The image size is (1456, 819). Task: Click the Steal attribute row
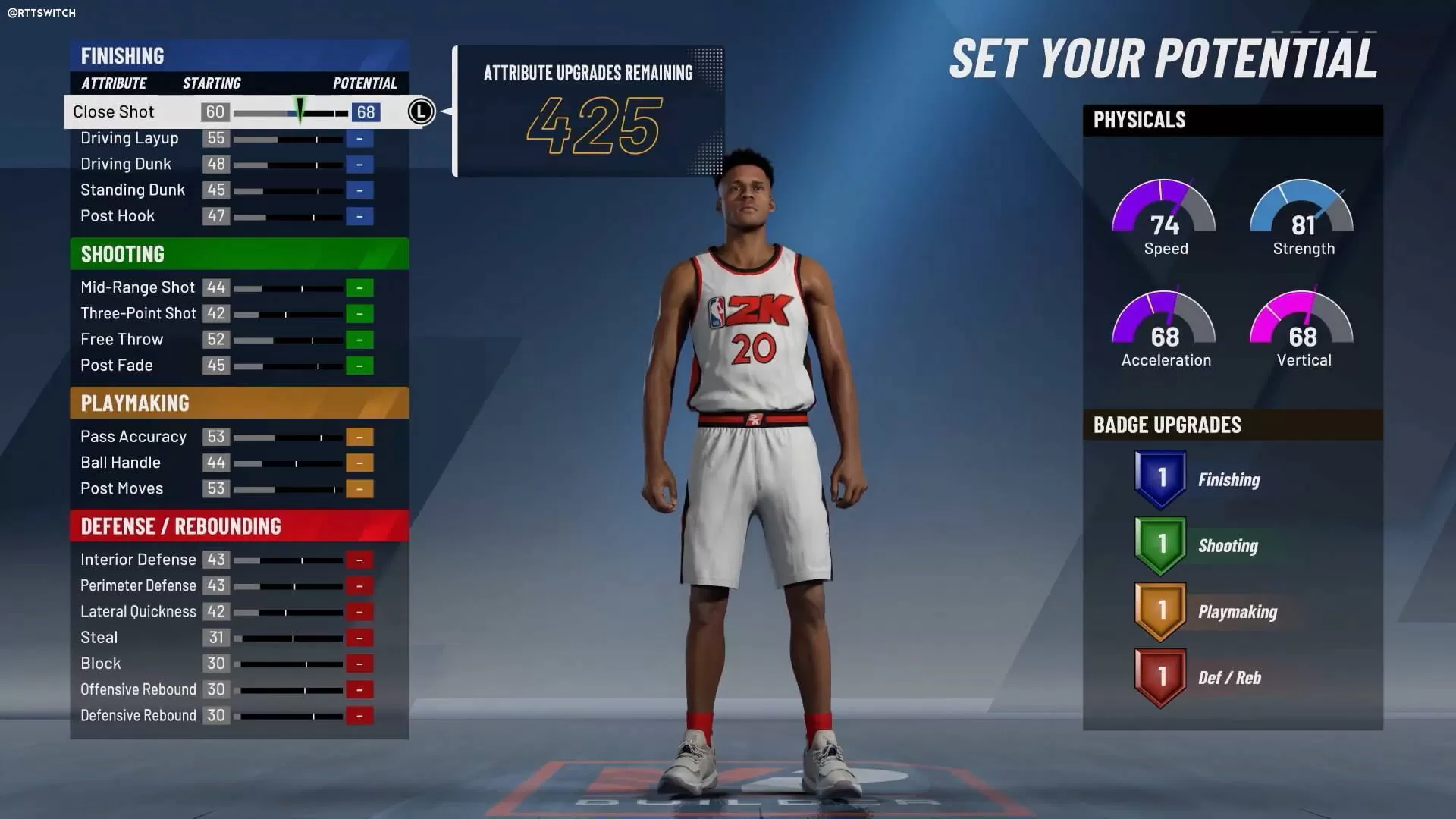coord(99,638)
